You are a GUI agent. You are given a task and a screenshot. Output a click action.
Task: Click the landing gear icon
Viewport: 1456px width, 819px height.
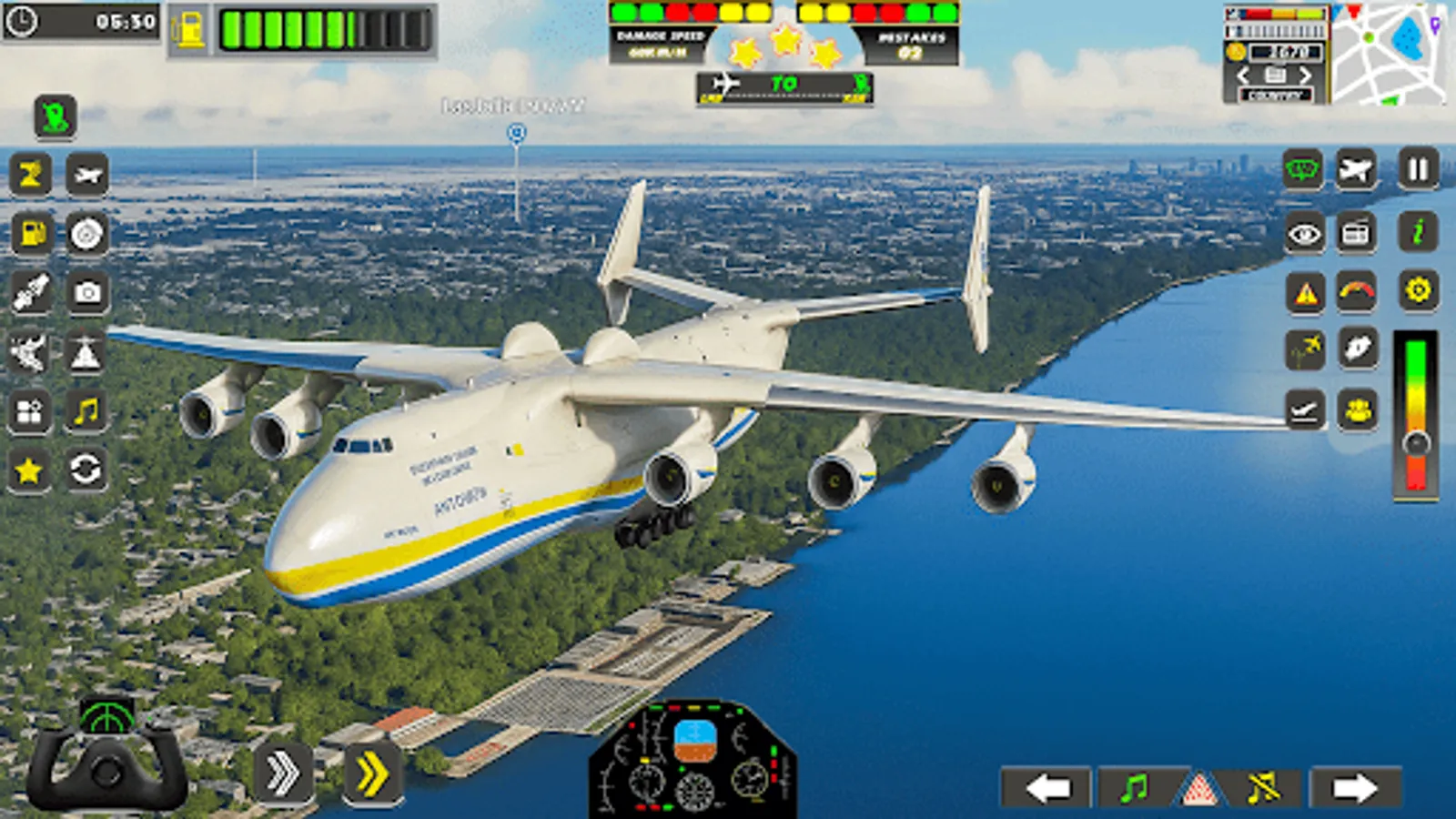pyautogui.click(x=1304, y=408)
